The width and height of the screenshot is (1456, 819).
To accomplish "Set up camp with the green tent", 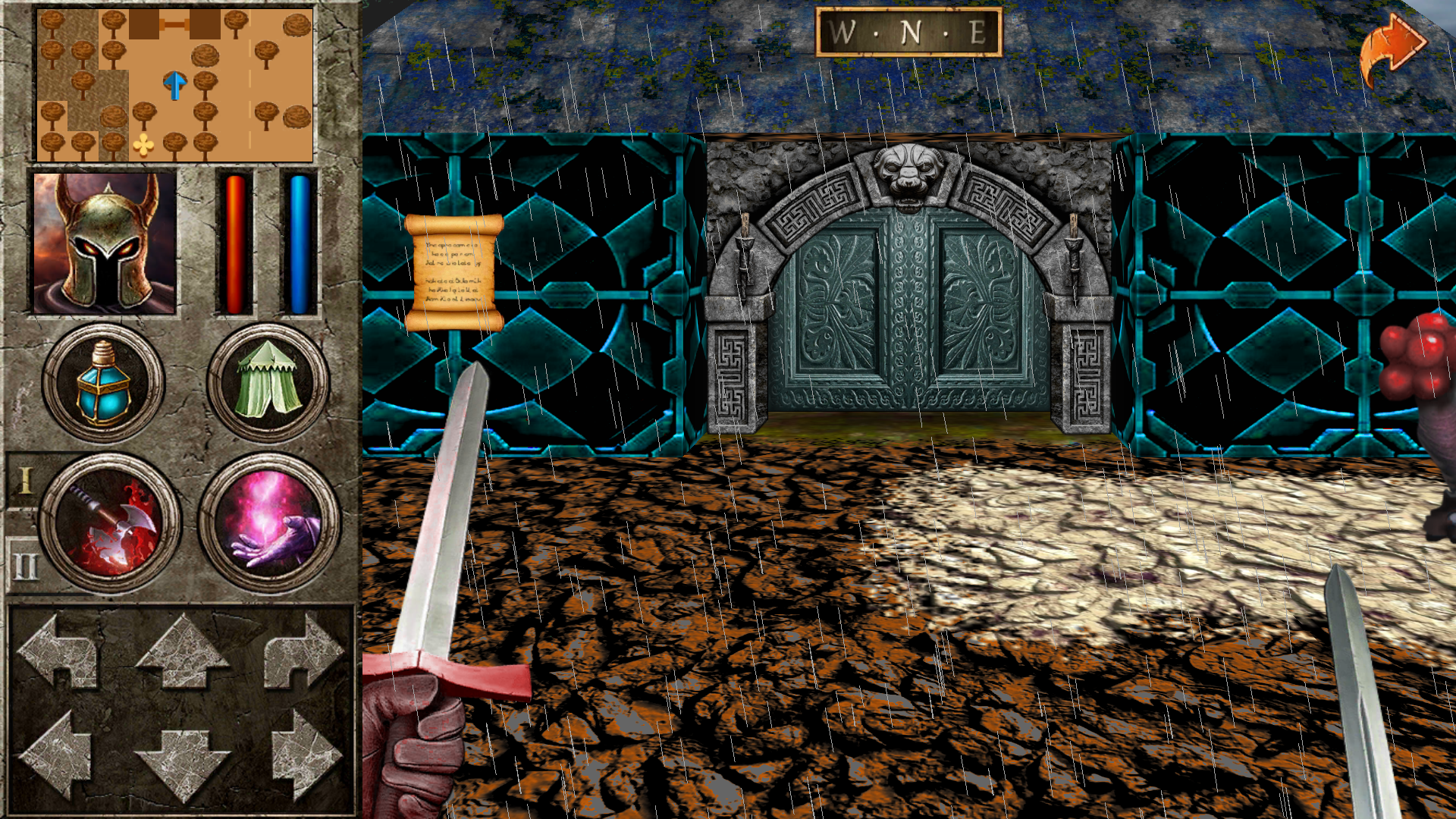I will pyautogui.click(x=268, y=383).
